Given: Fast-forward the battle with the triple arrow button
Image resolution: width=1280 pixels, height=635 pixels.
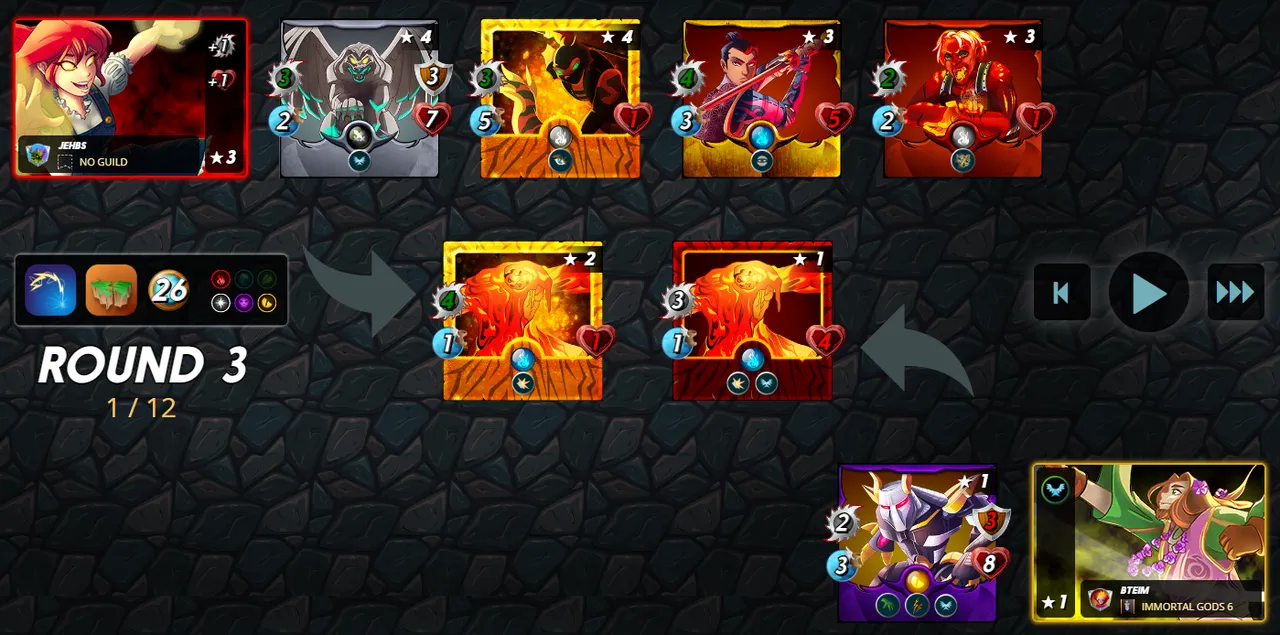Looking at the screenshot, I should click(1235, 292).
